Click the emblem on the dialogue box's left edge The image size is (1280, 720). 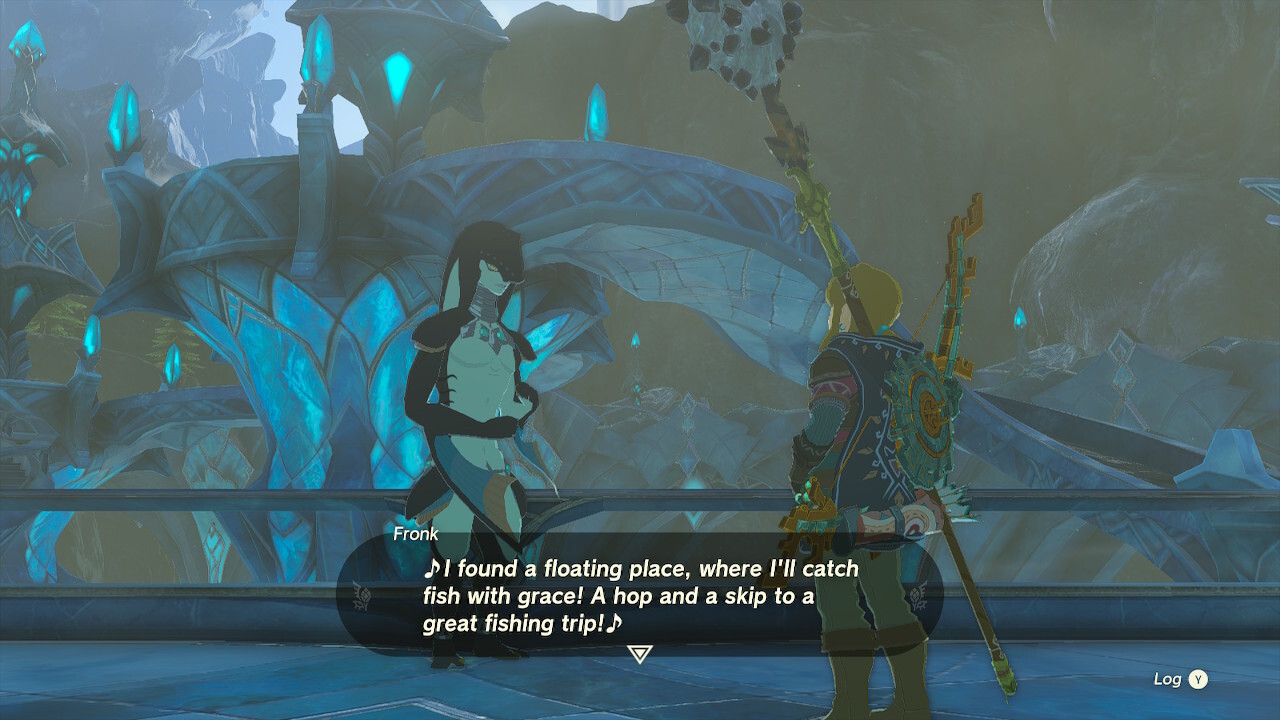coord(362,594)
